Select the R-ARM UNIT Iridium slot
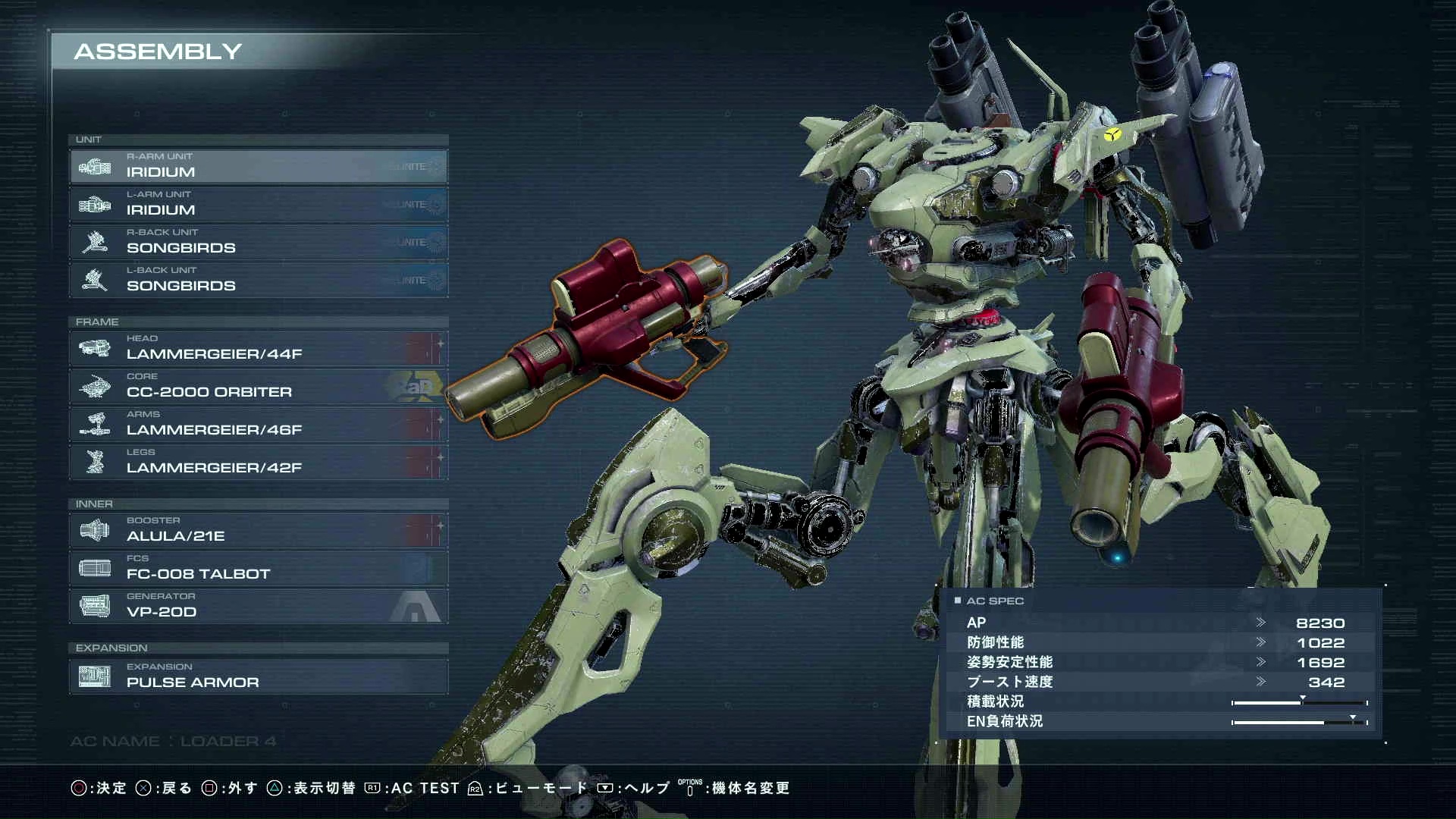This screenshot has height=819, width=1456. [x=258, y=166]
